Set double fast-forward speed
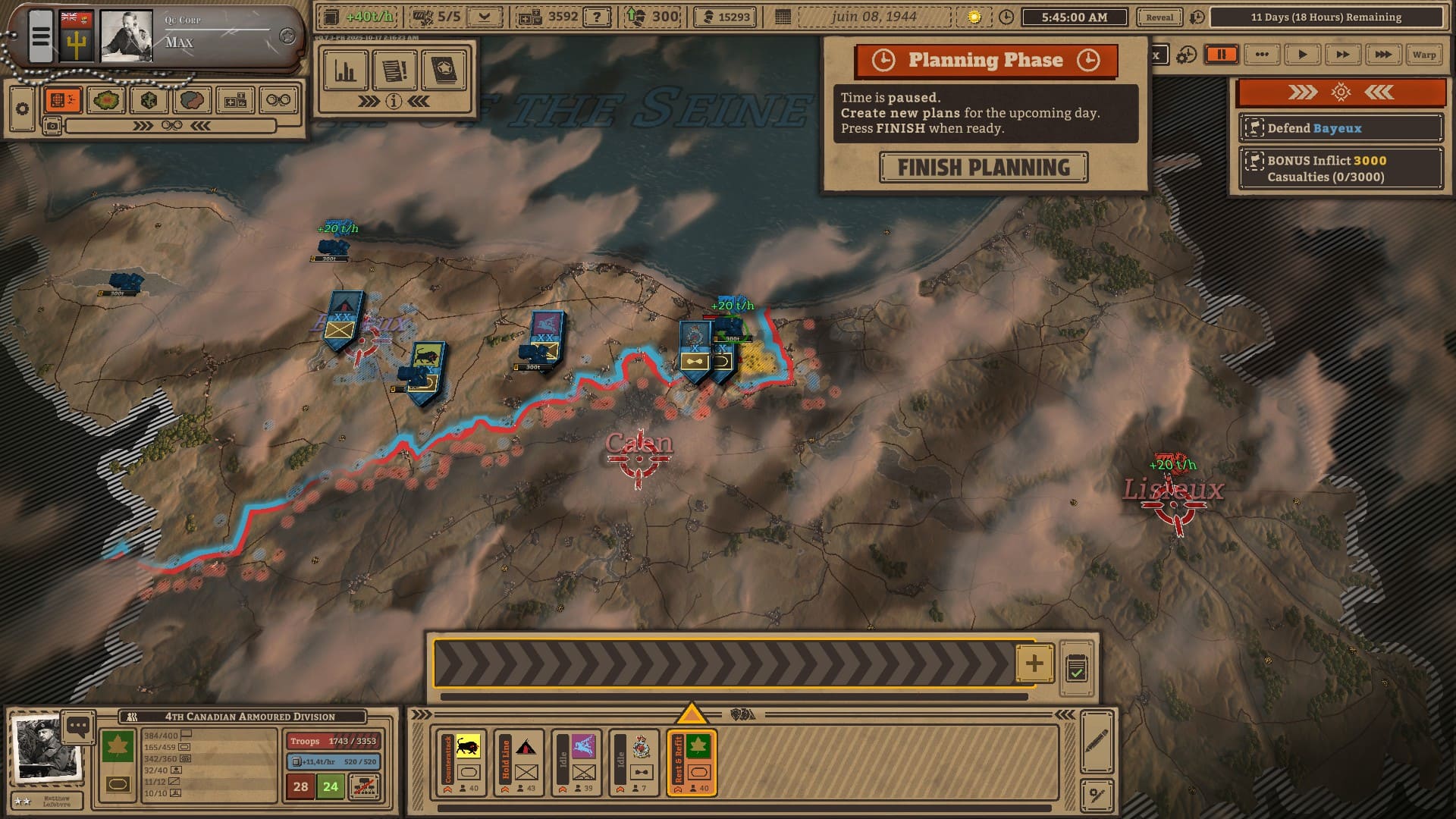This screenshot has width=1456, height=819. (1342, 55)
